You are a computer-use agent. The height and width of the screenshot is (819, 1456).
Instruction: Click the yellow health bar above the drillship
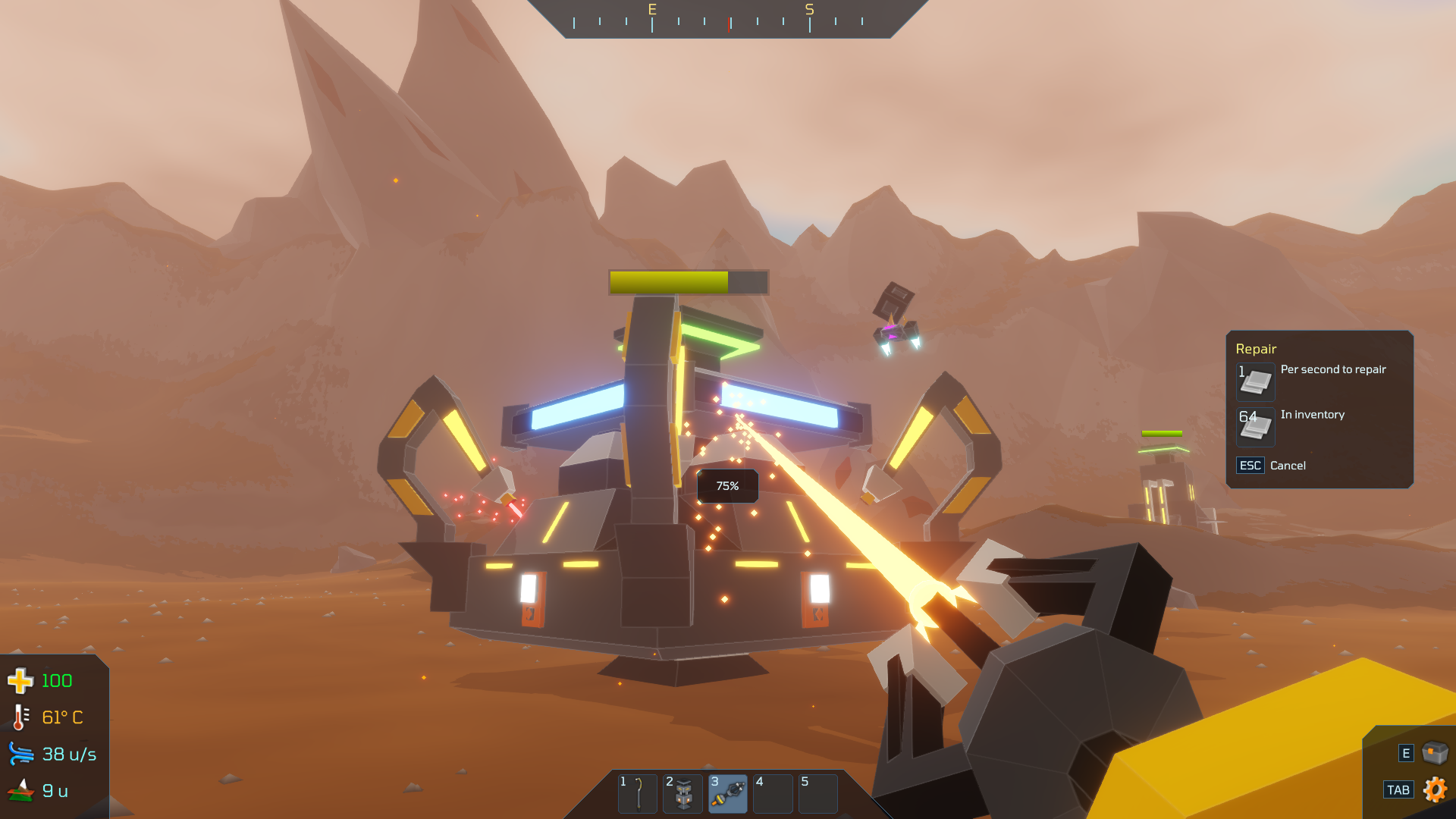pyautogui.click(x=671, y=281)
